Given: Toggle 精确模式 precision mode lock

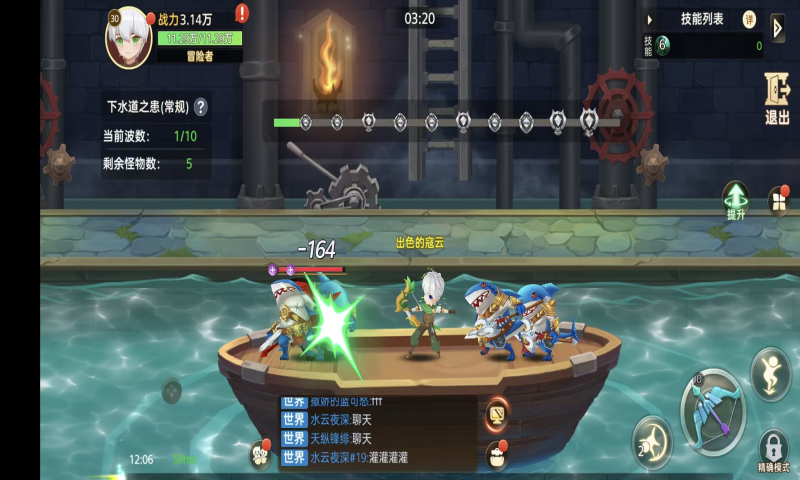Looking at the screenshot, I should [773, 449].
